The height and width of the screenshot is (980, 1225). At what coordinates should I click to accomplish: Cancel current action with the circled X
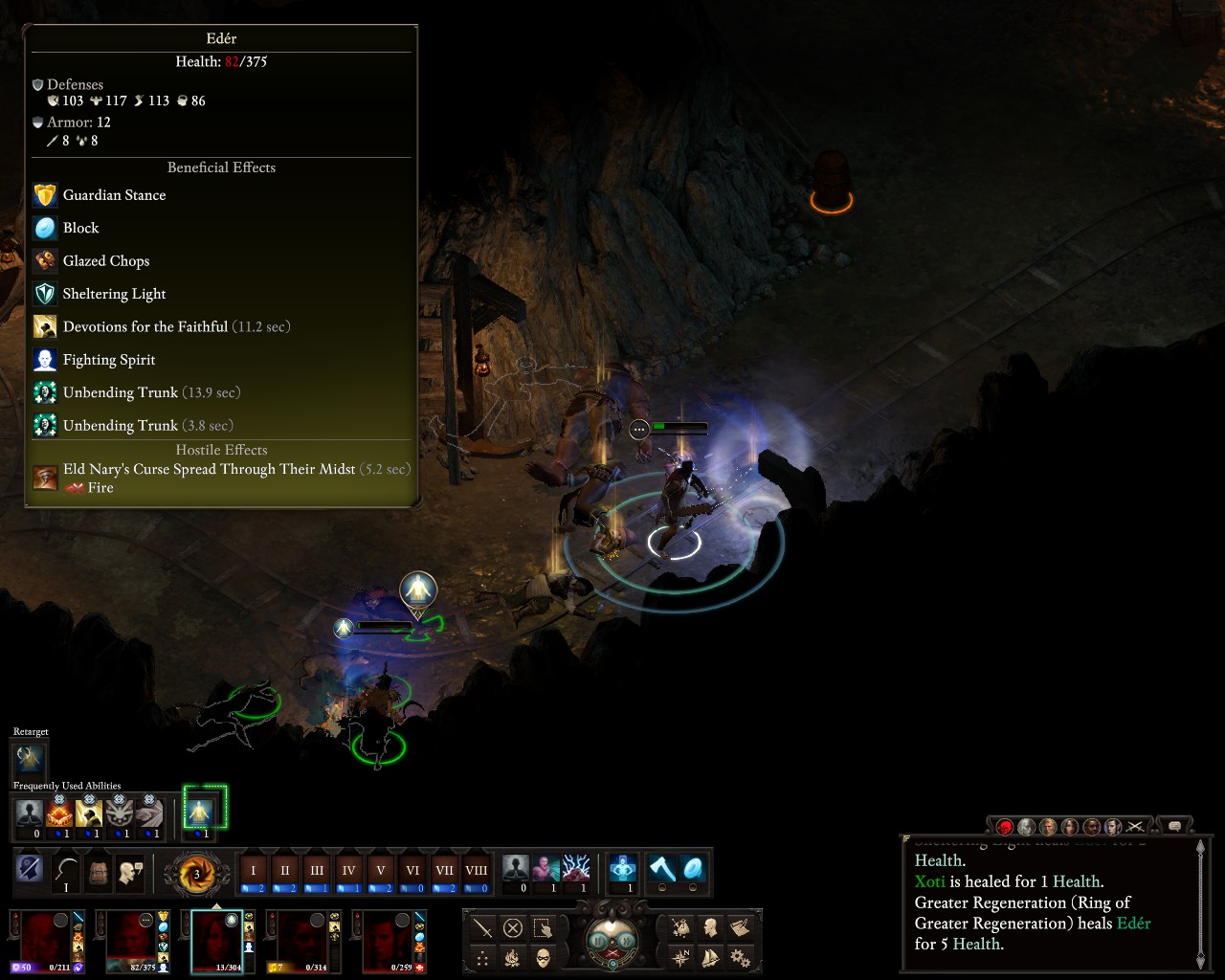(x=513, y=928)
